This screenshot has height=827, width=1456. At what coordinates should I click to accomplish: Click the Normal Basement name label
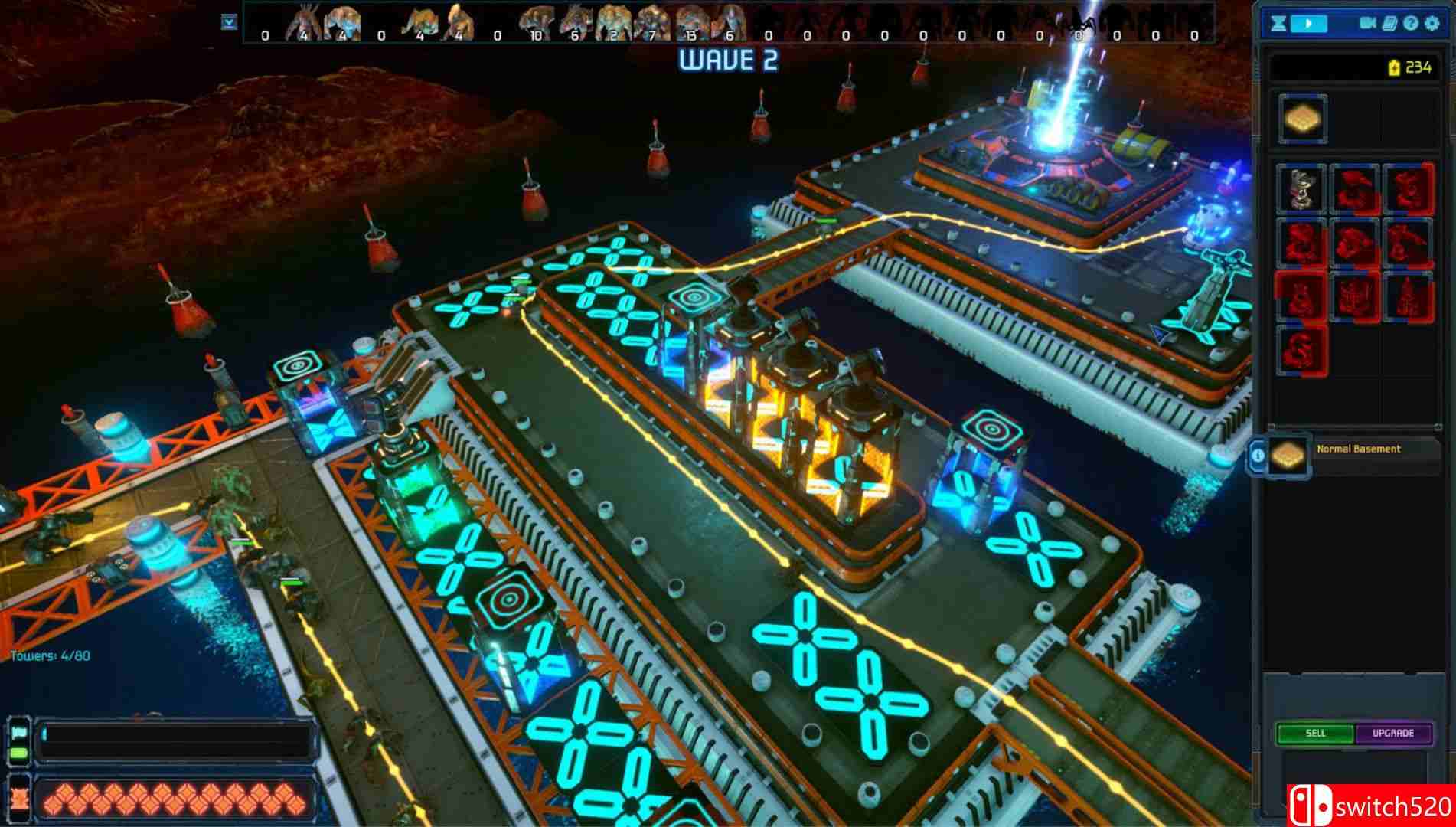point(1360,449)
